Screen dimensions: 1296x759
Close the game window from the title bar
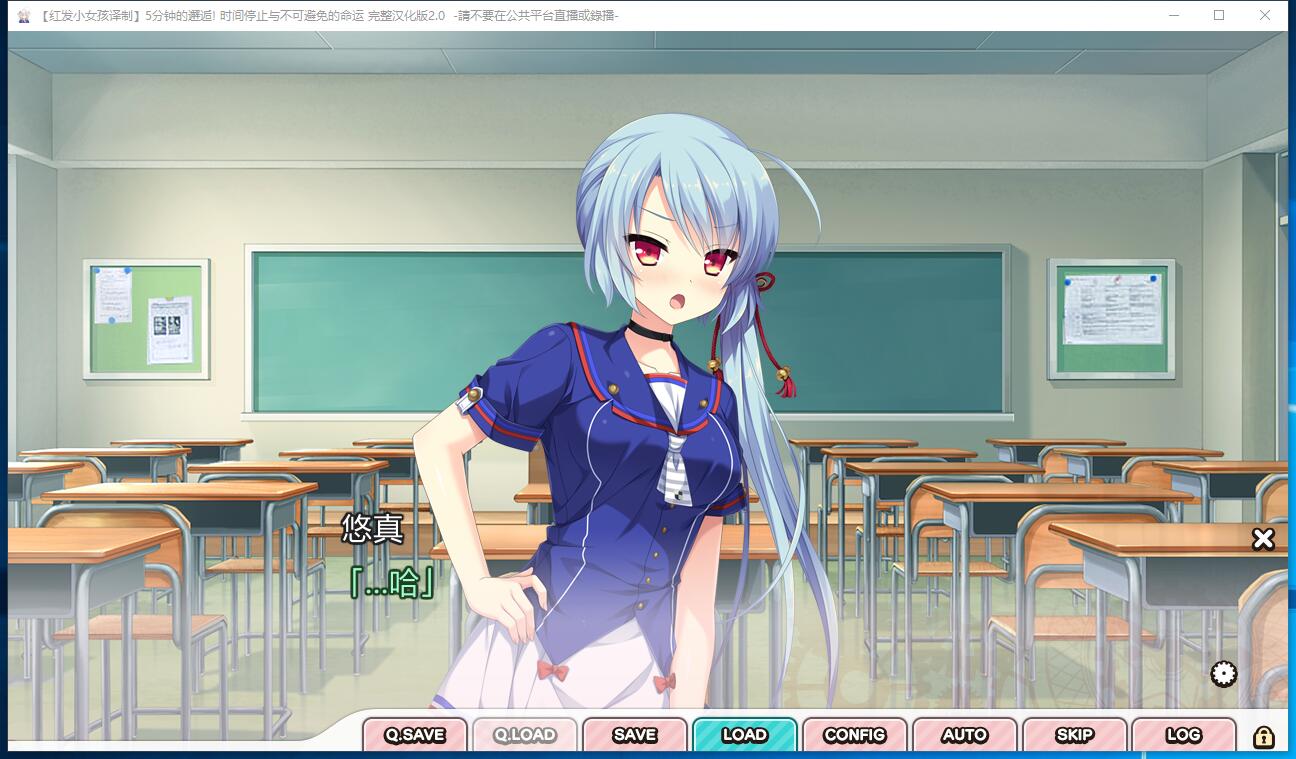click(x=1265, y=15)
